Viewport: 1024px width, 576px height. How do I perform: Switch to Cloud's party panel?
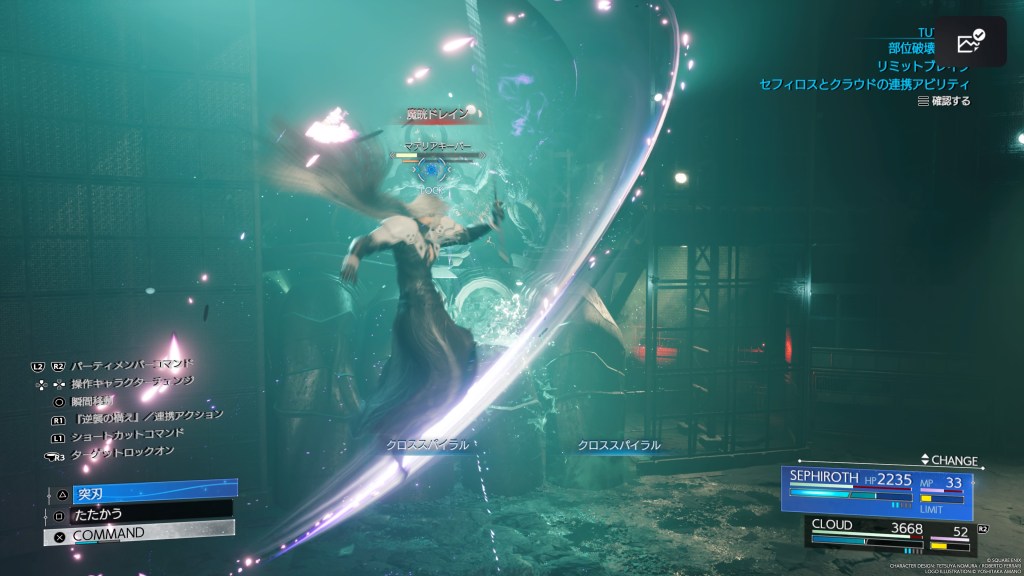click(x=888, y=534)
